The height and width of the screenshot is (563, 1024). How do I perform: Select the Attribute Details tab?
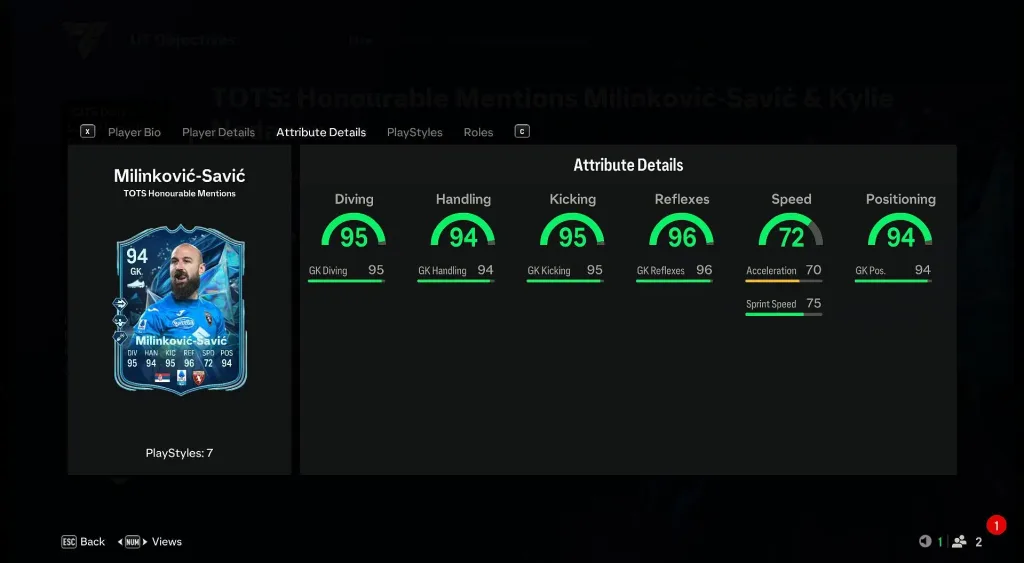[321, 132]
